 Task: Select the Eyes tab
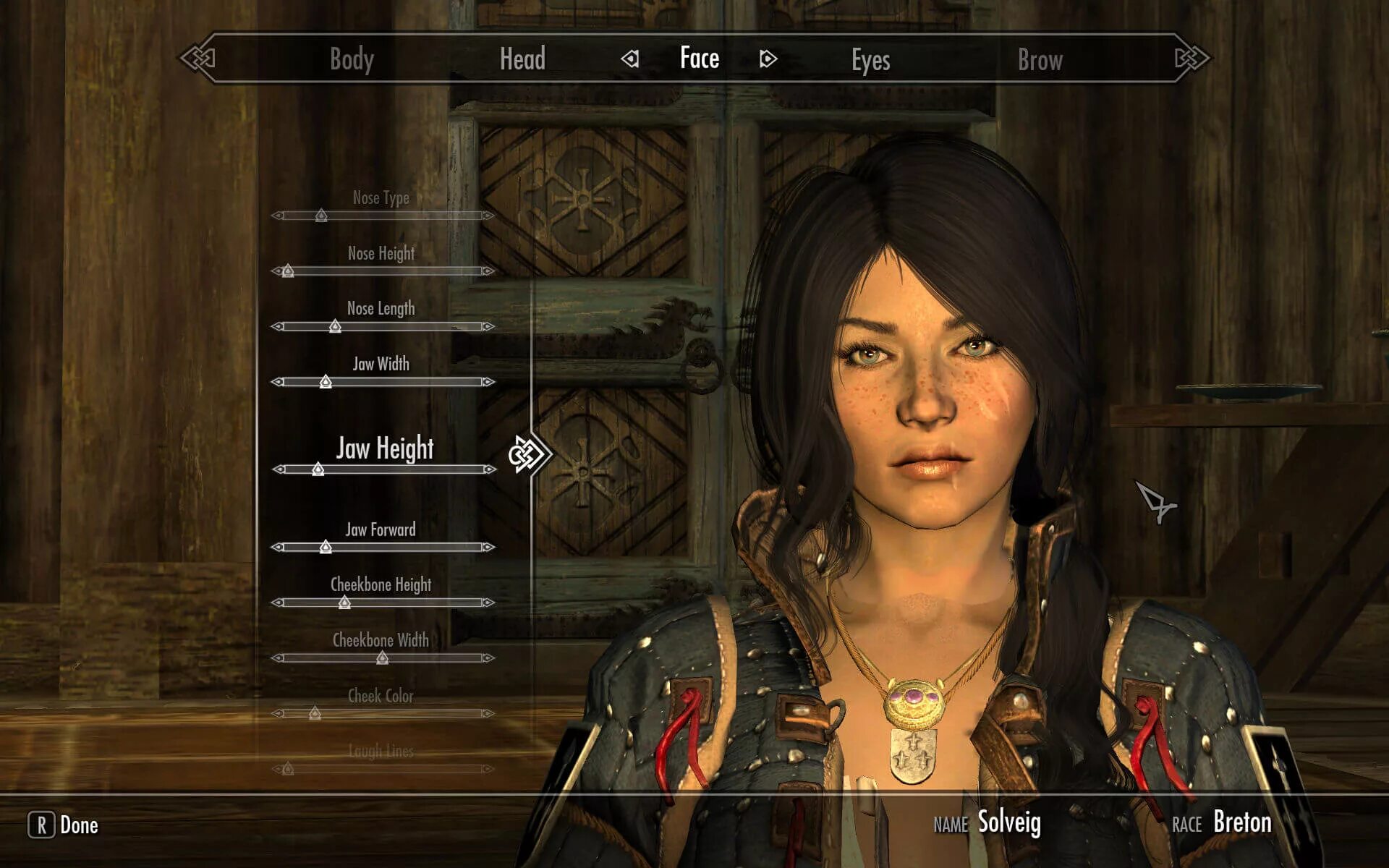click(870, 61)
